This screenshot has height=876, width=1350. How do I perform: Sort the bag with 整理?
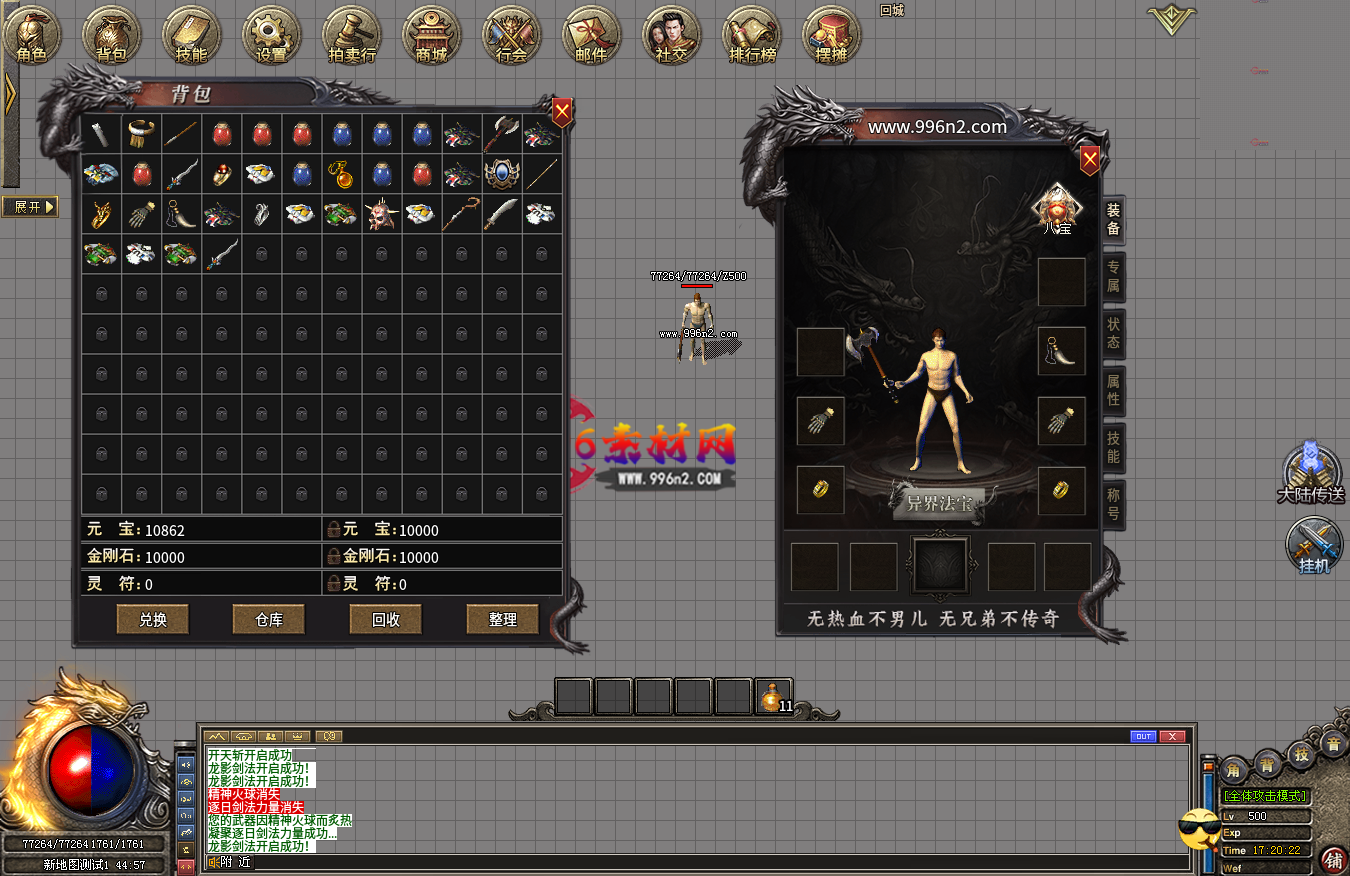click(502, 620)
